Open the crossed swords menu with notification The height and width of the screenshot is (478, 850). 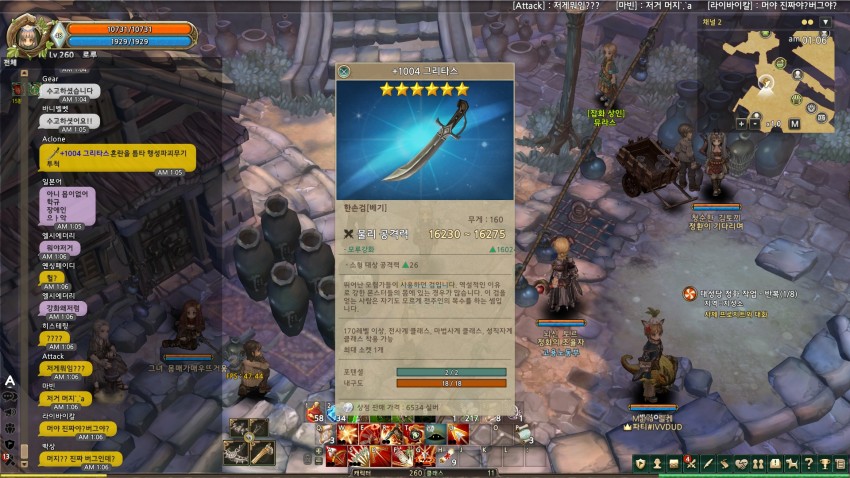pos(691,463)
